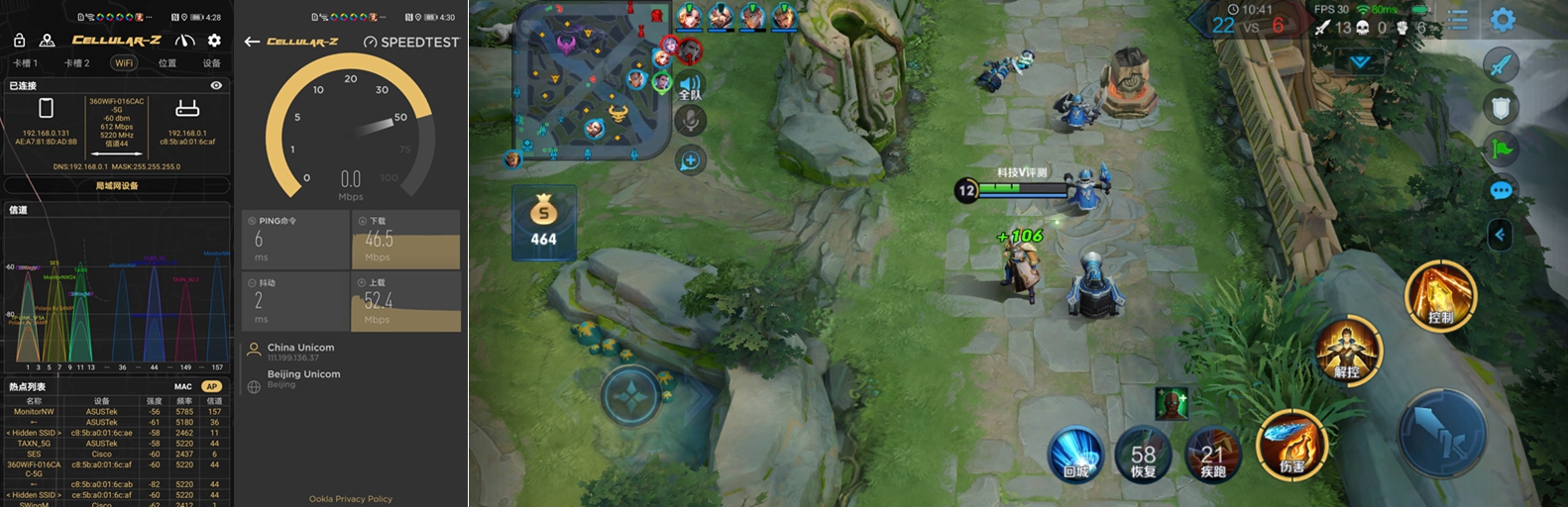This screenshot has height=507, width=1568.
Task: Trigger the 疾跑 sprint spell
Action: [1213, 457]
